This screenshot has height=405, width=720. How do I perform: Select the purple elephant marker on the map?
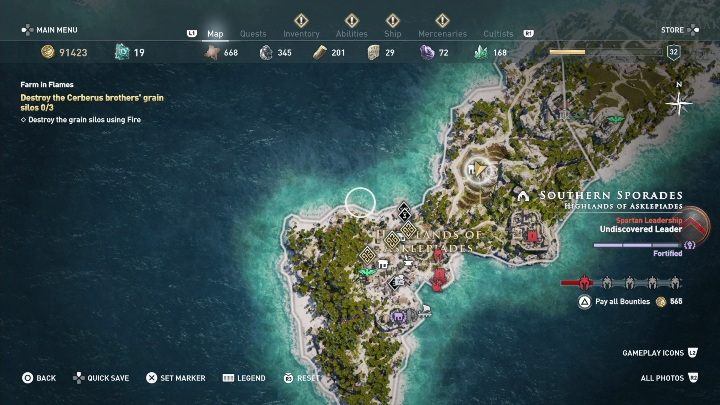399,318
